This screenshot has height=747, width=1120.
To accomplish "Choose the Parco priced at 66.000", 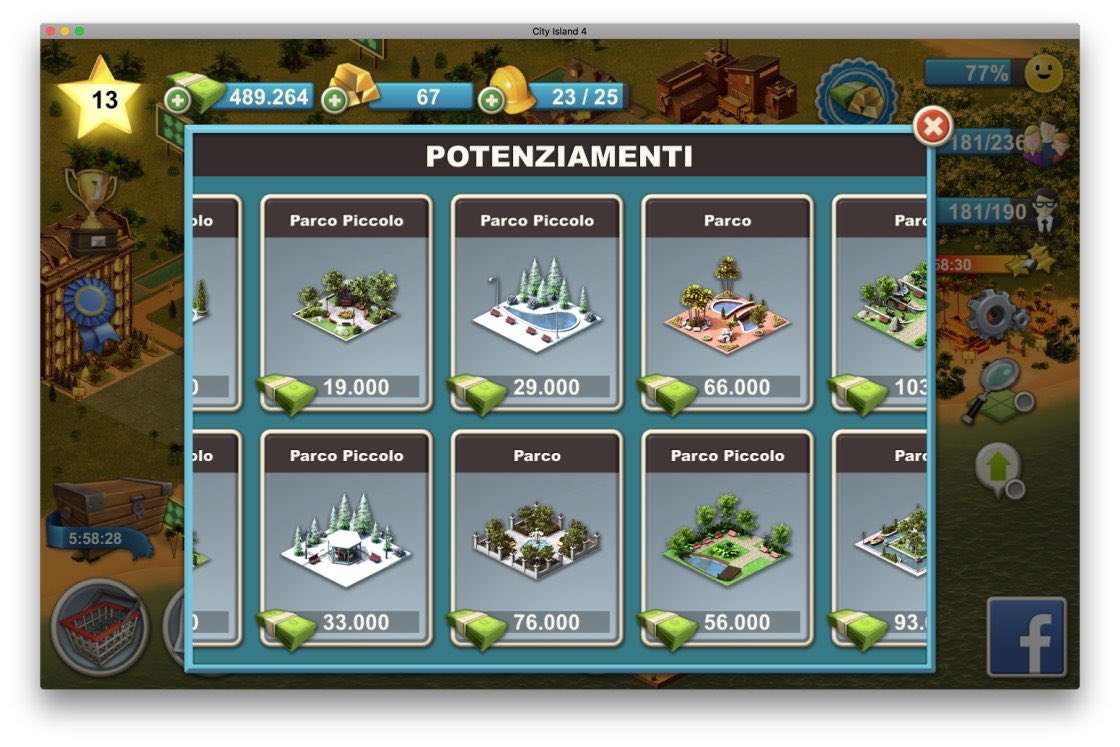I will click(727, 302).
